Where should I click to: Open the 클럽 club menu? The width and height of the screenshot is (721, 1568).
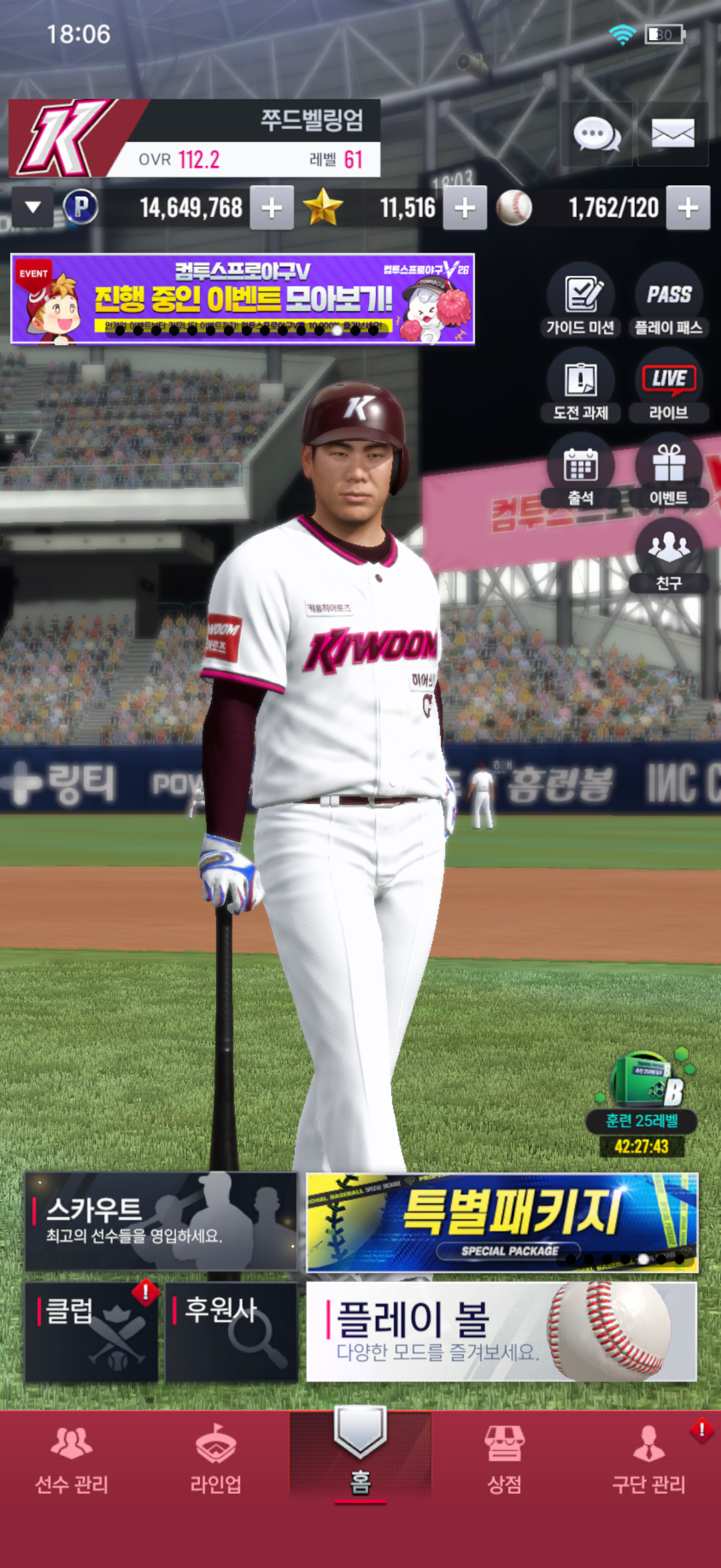(91, 1331)
